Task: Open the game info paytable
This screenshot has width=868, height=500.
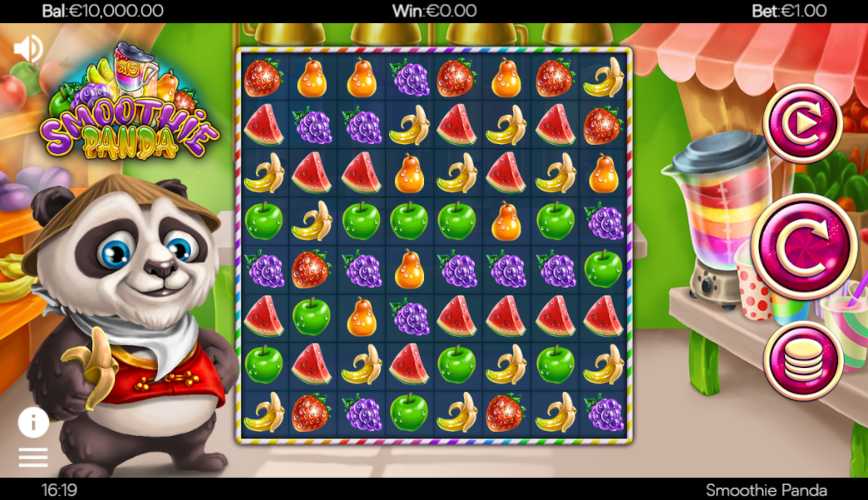Action: (33, 423)
